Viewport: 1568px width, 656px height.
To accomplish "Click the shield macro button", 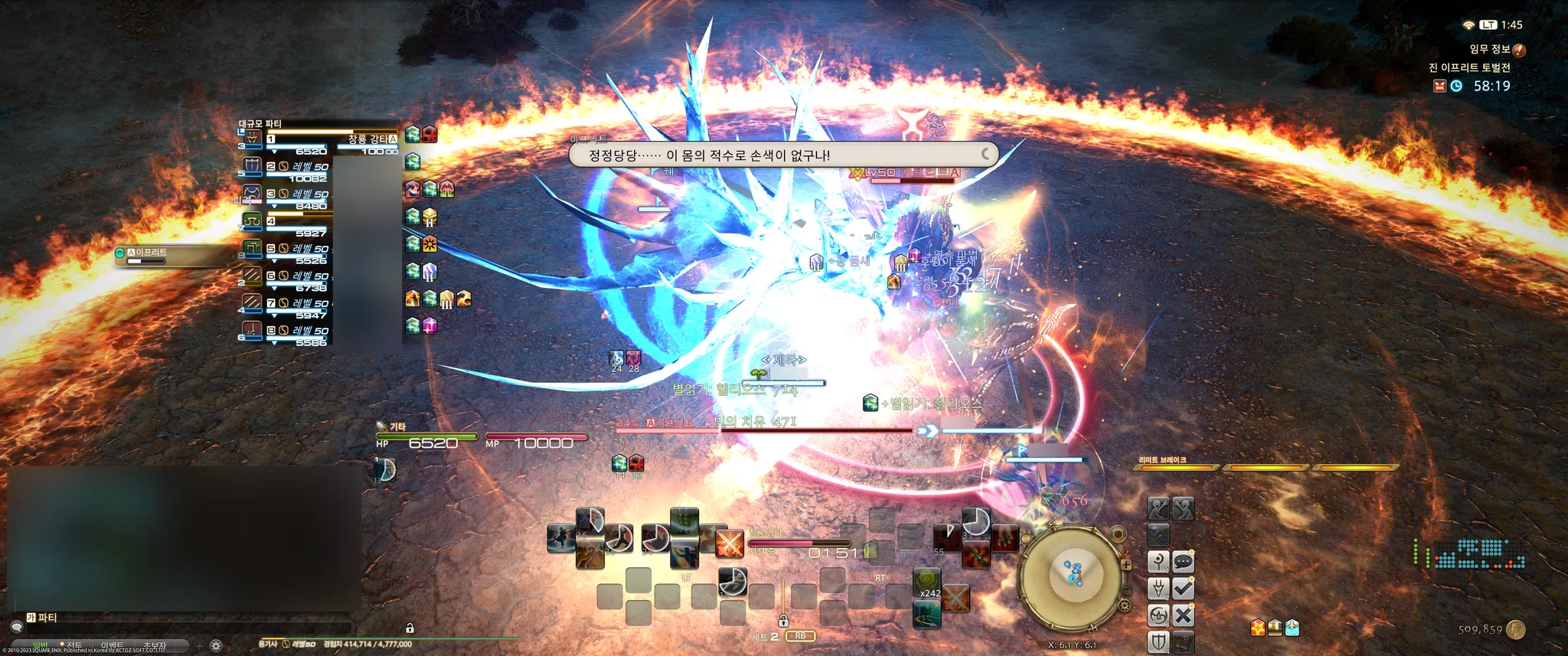I will [1158, 641].
